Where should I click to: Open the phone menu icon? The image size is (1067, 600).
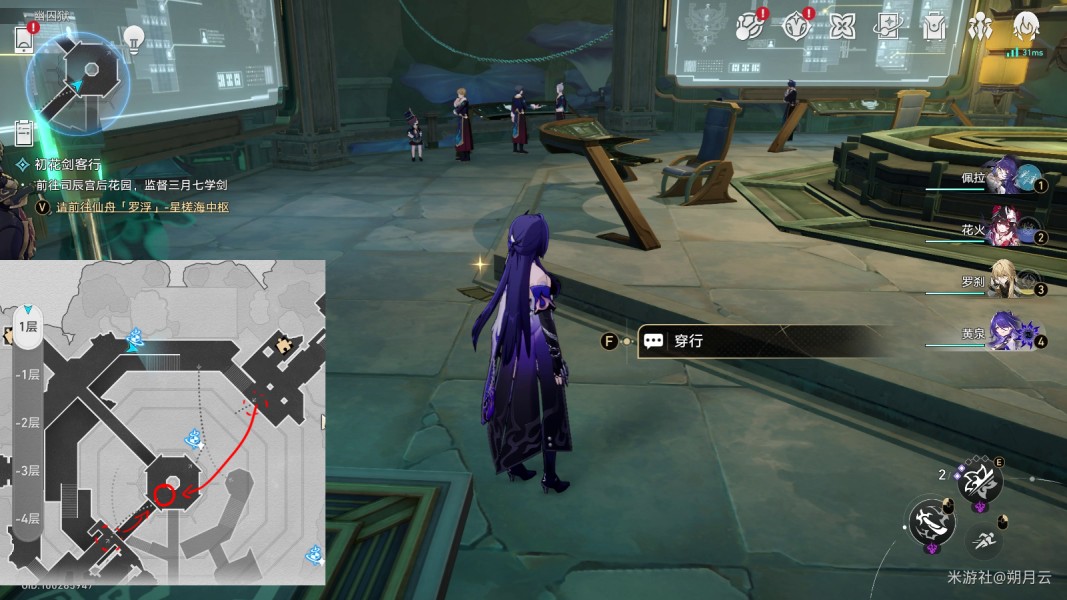click(25, 39)
